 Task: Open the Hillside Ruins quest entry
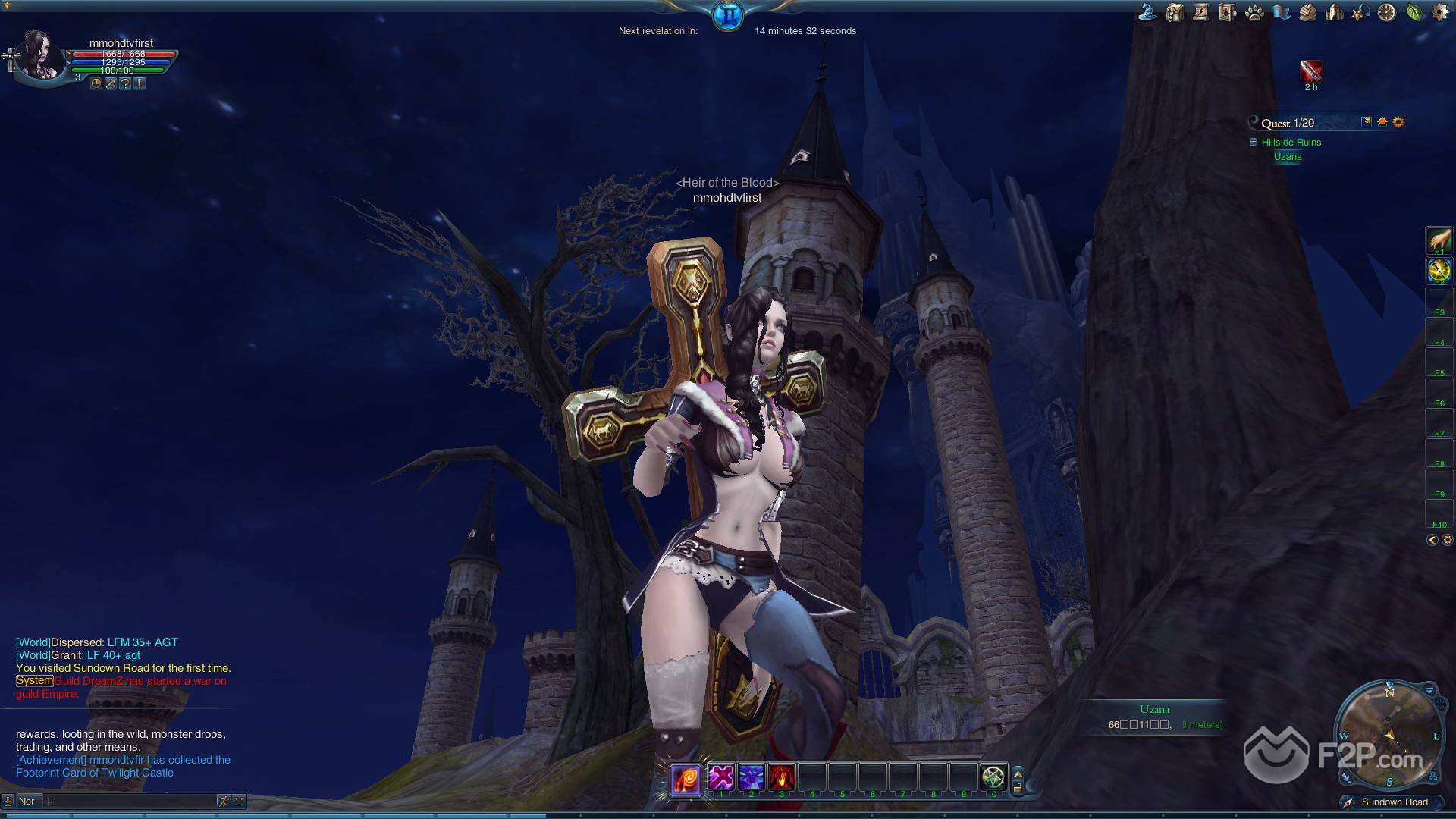pyautogui.click(x=1291, y=142)
